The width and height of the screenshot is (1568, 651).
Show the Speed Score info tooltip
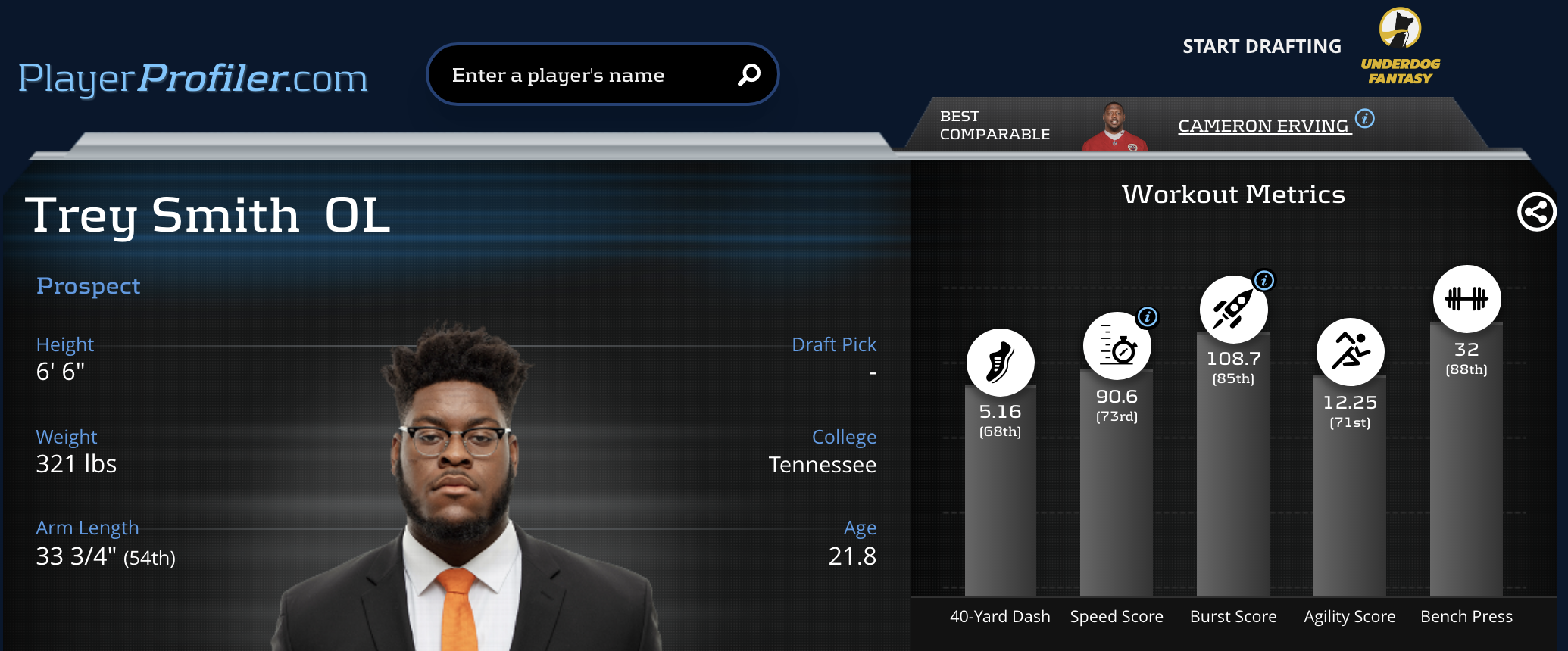(x=1148, y=316)
